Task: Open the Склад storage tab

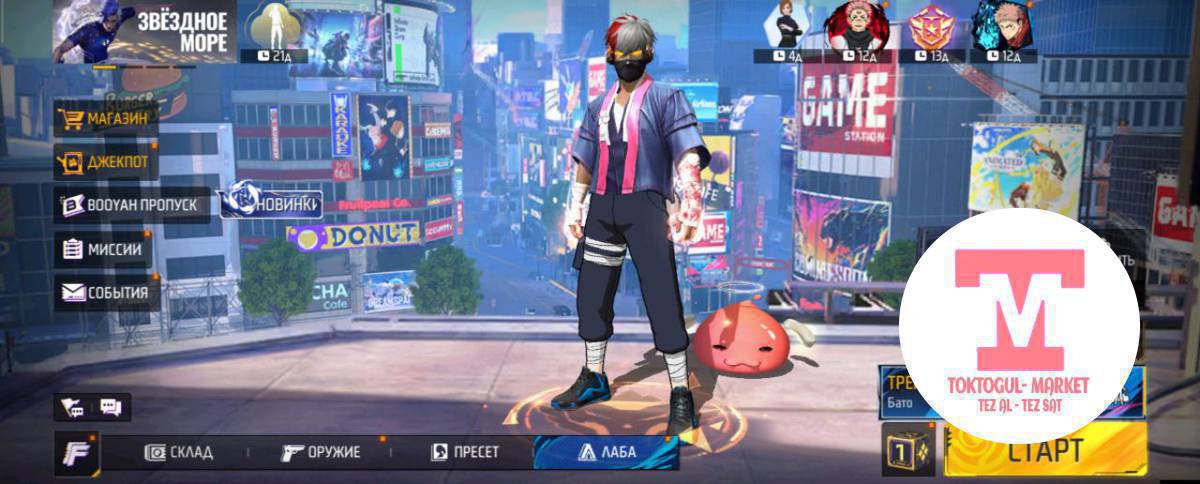Action: click(180, 452)
